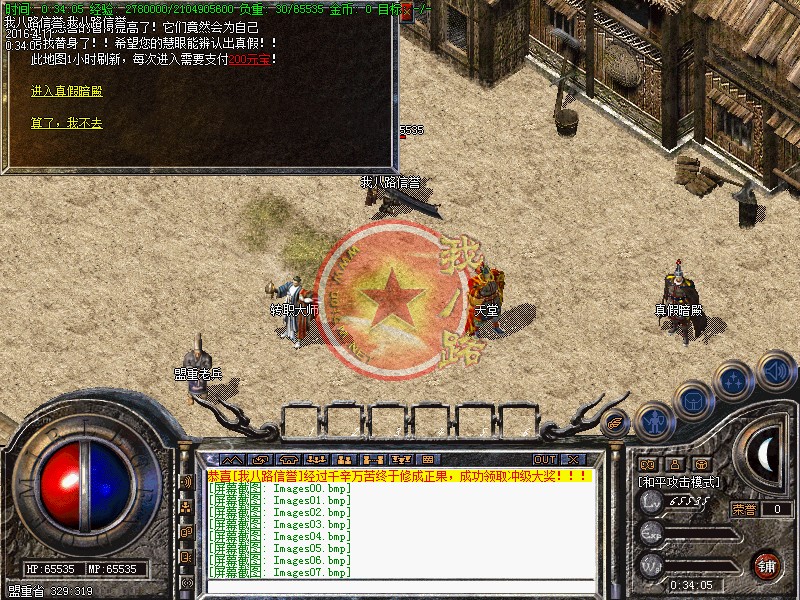Image resolution: width=800 pixels, height=600 pixels.
Task: Click the mountain icon on chat toolbar
Action: (x=232, y=460)
